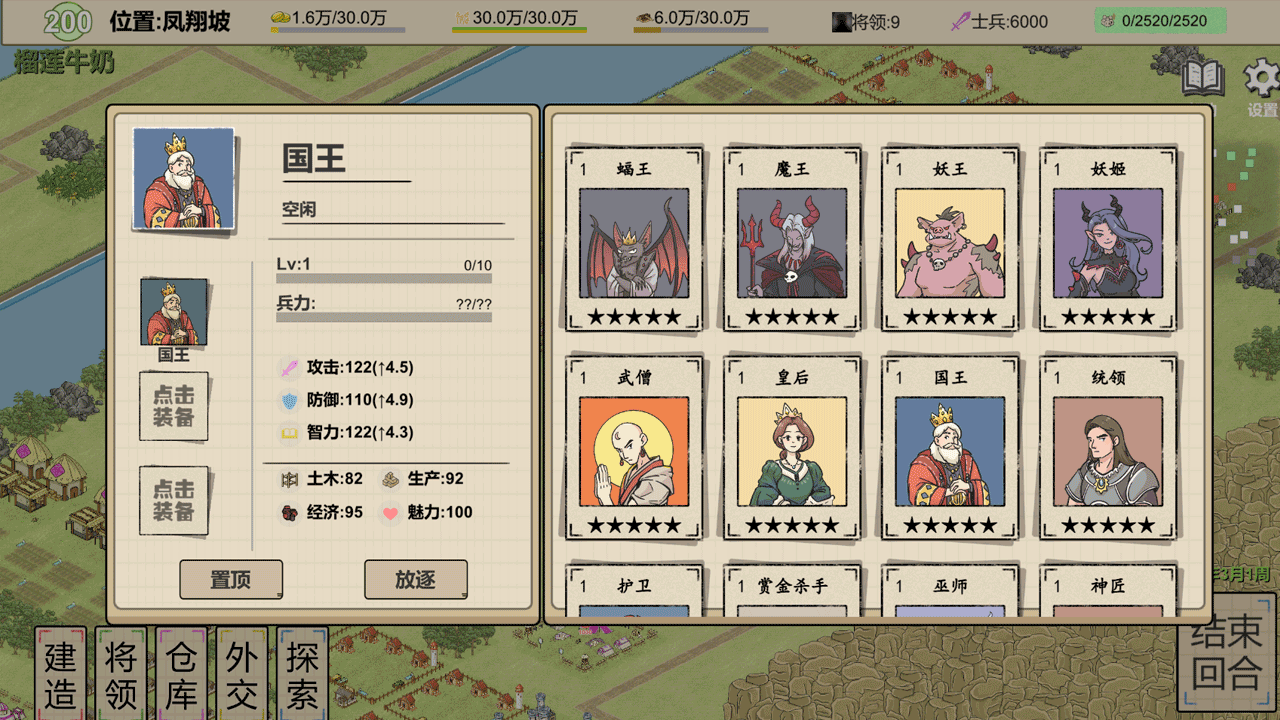1280x720 pixels.
Task: Choose the 魔王 demon king card
Action: pos(792,241)
